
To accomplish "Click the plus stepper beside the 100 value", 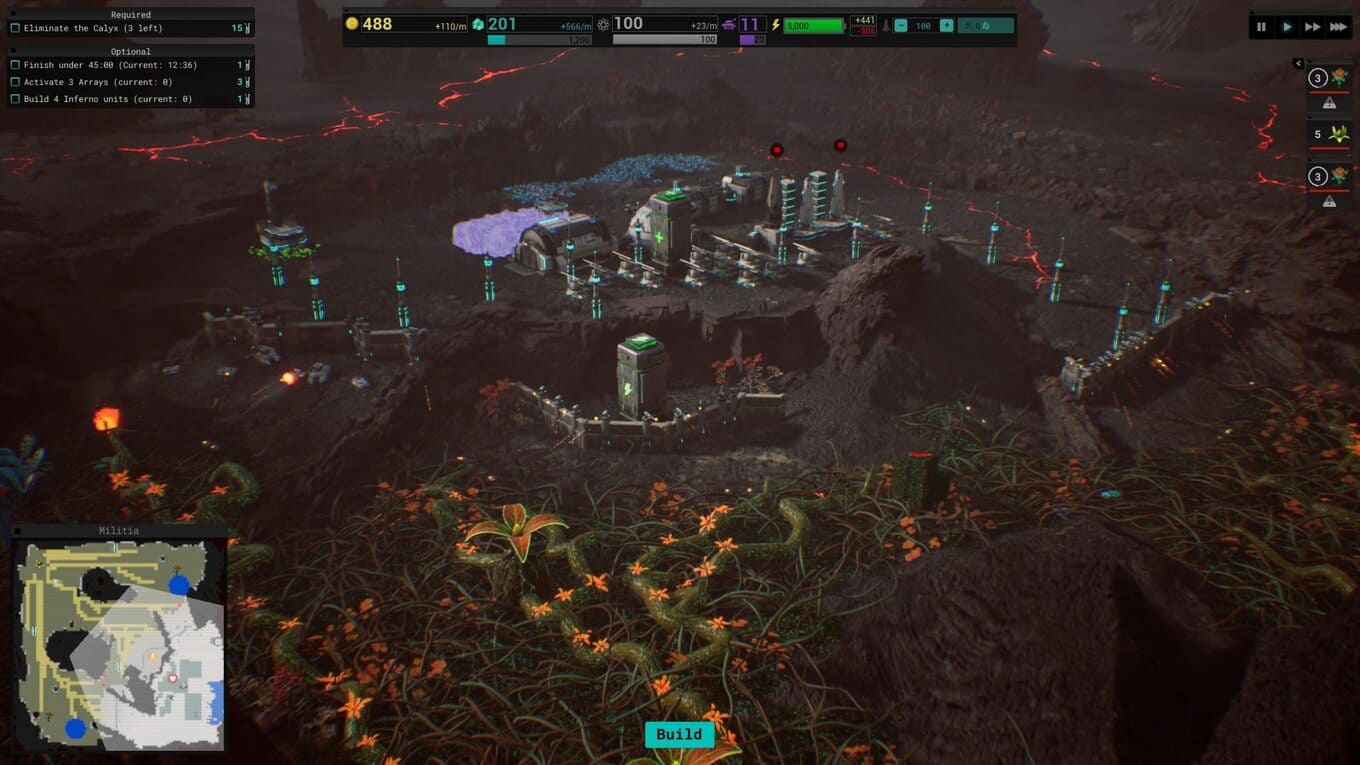I will 946,26.
